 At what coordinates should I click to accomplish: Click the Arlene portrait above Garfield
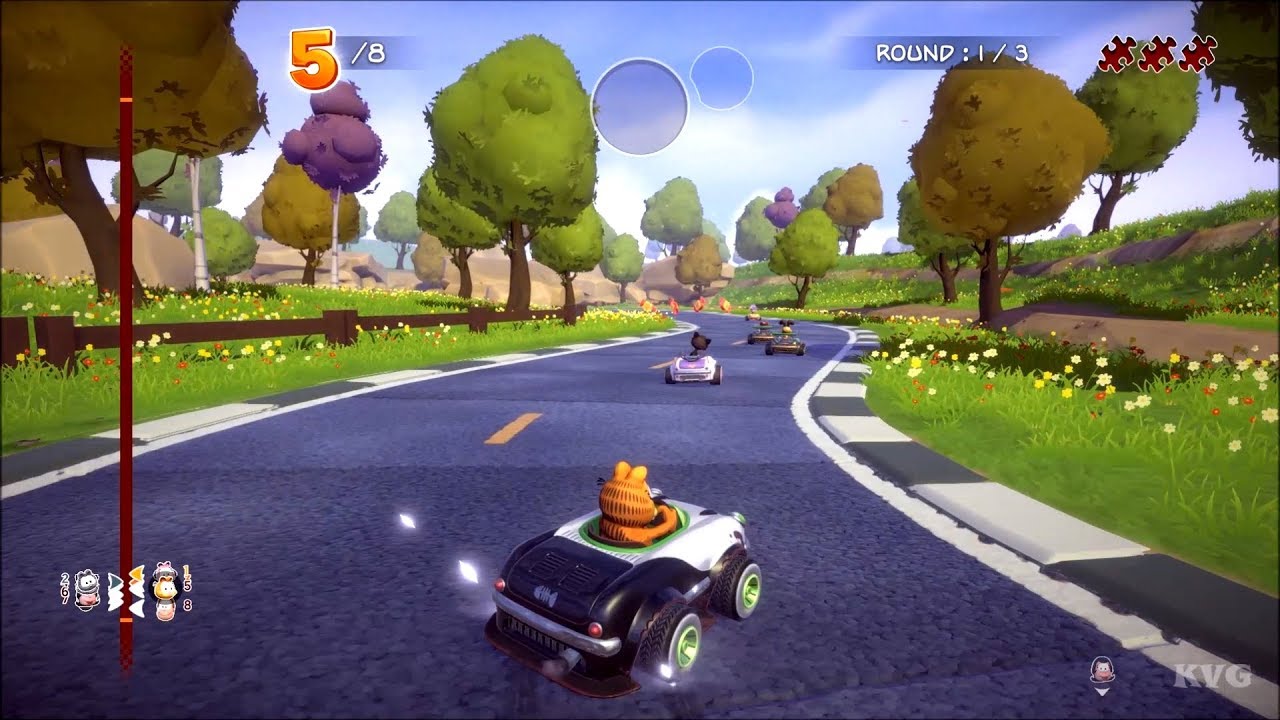[x=163, y=568]
